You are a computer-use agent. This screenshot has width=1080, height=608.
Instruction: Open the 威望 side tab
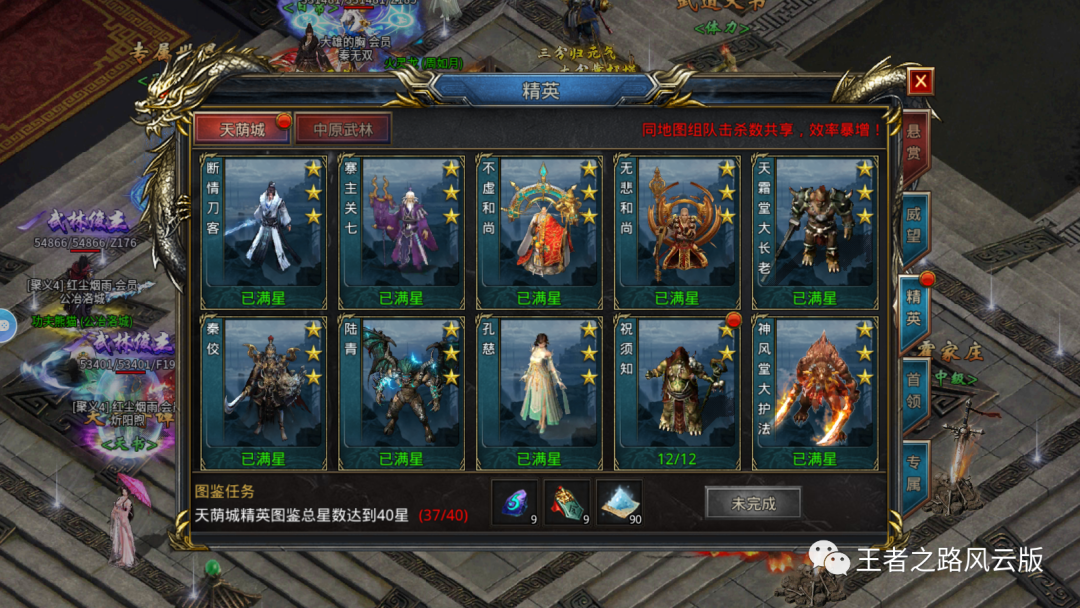click(x=913, y=224)
